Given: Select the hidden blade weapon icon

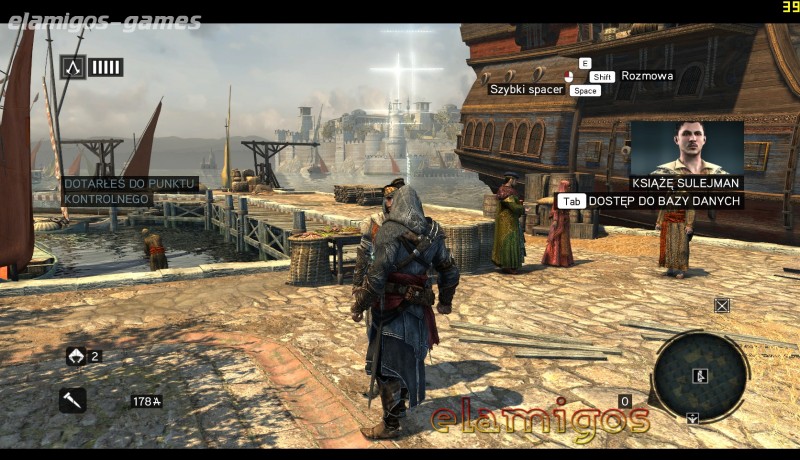Looking at the screenshot, I should click(73, 400).
